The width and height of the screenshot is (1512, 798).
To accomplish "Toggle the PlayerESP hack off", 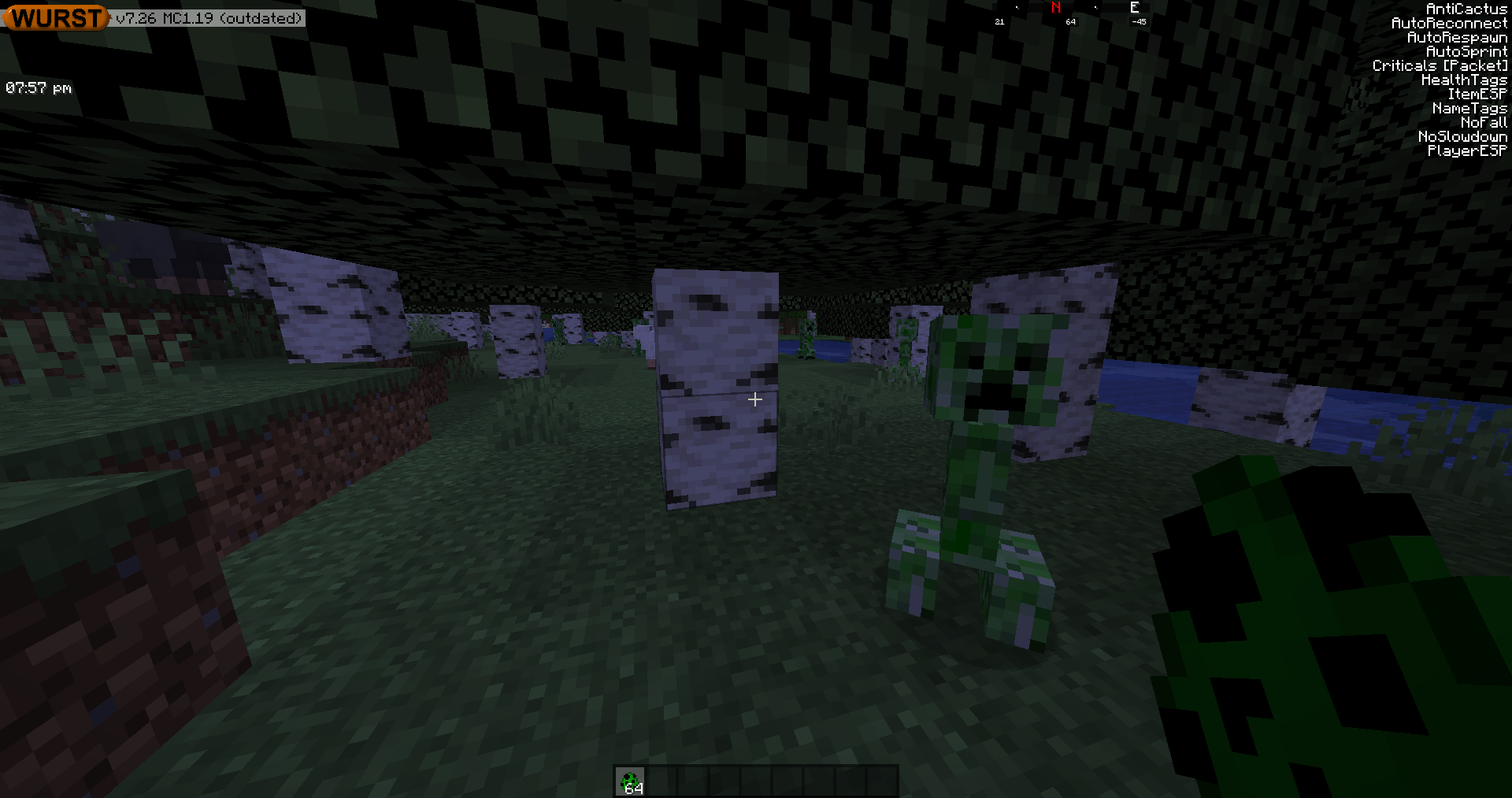I will [x=1466, y=150].
